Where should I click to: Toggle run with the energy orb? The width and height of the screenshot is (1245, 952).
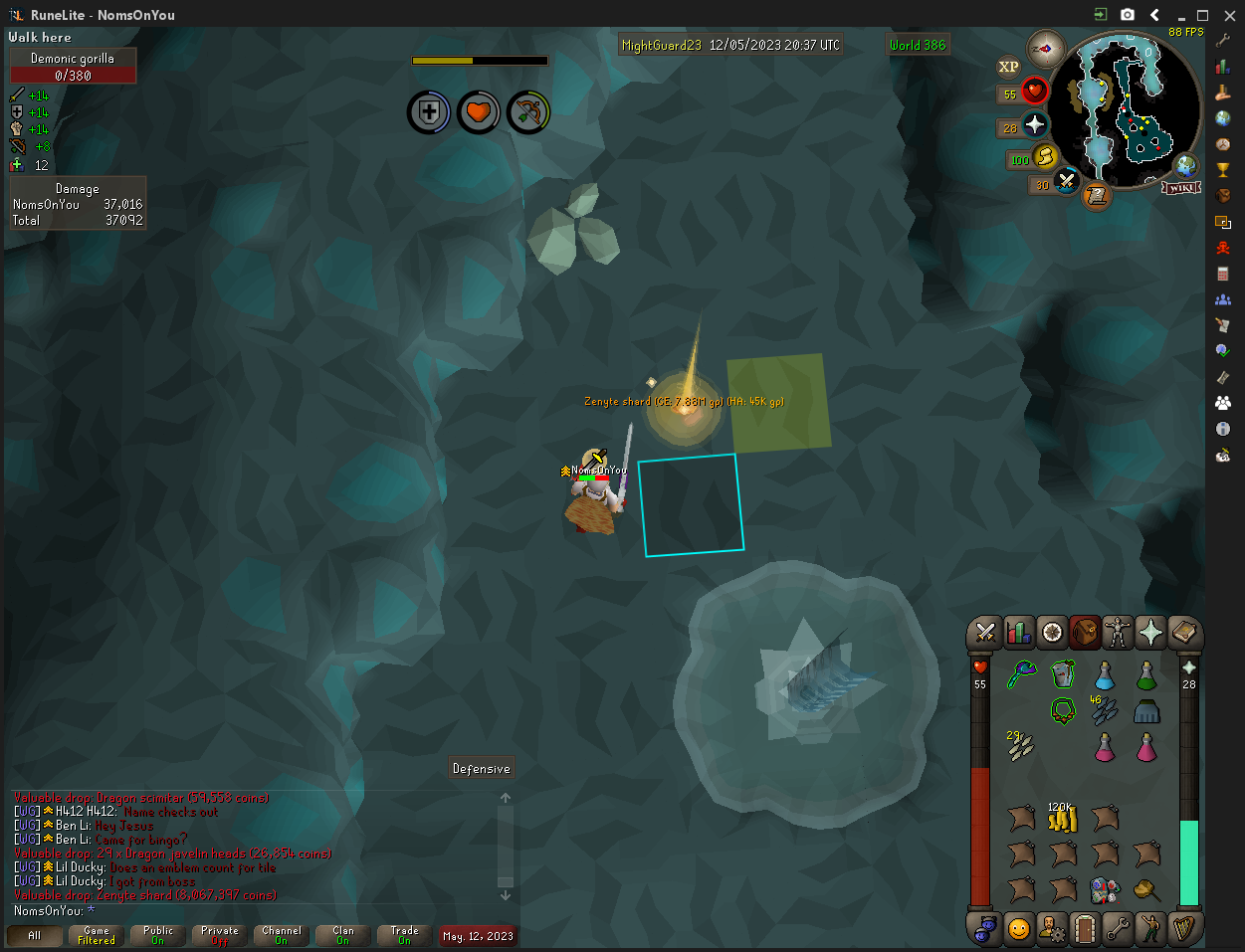pyautogui.click(x=1045, y=157)
